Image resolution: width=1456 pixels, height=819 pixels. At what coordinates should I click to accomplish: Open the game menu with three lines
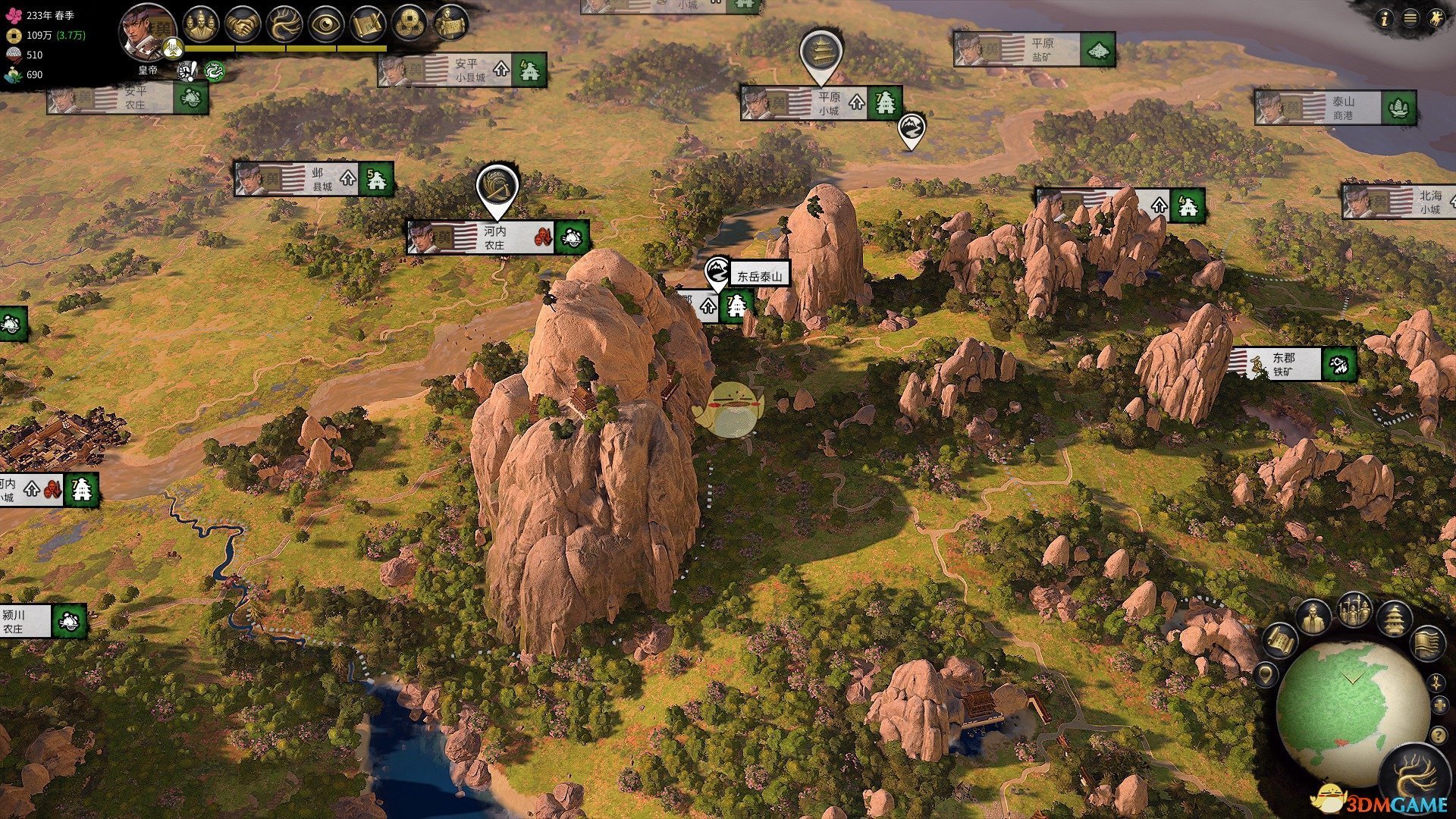1410,19
